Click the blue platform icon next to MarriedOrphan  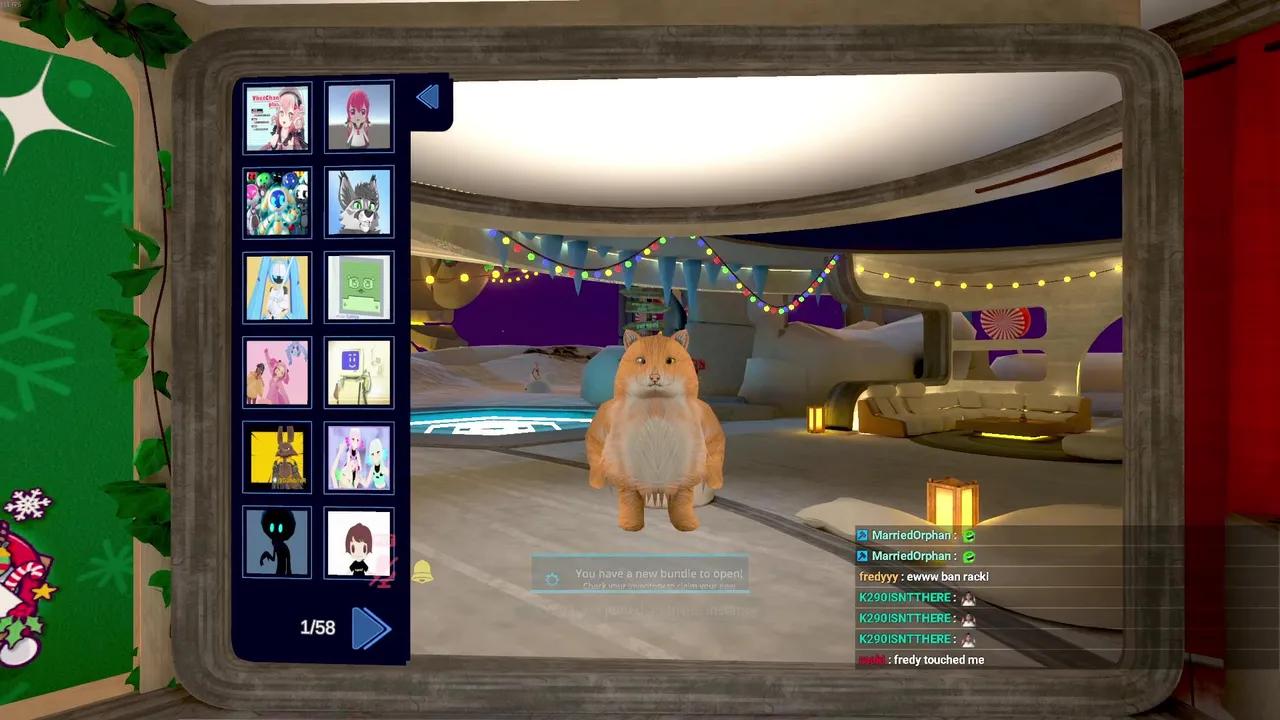pos(861,535)
